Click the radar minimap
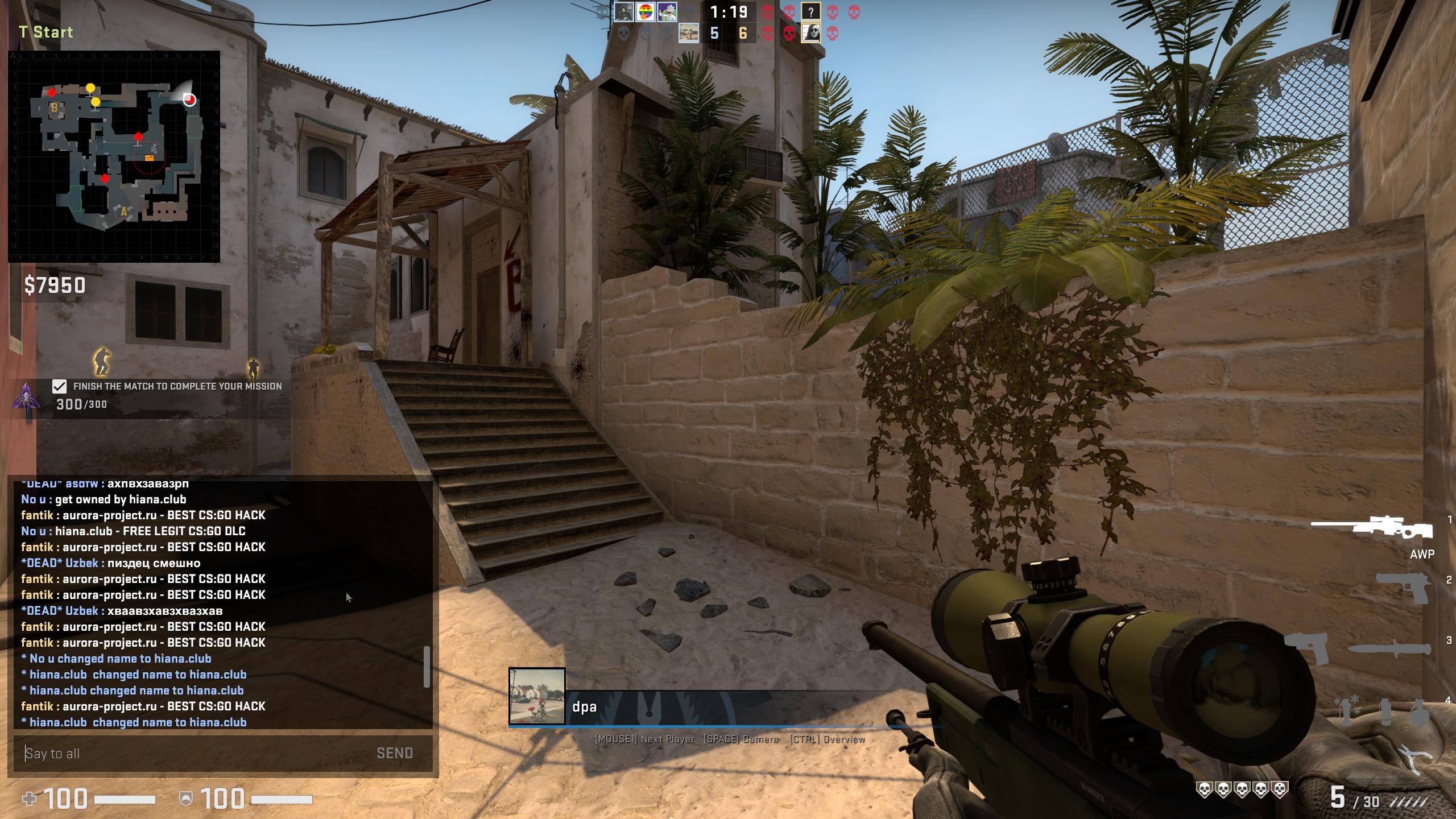Screen dimensions: 1456x819 point(114,156)
